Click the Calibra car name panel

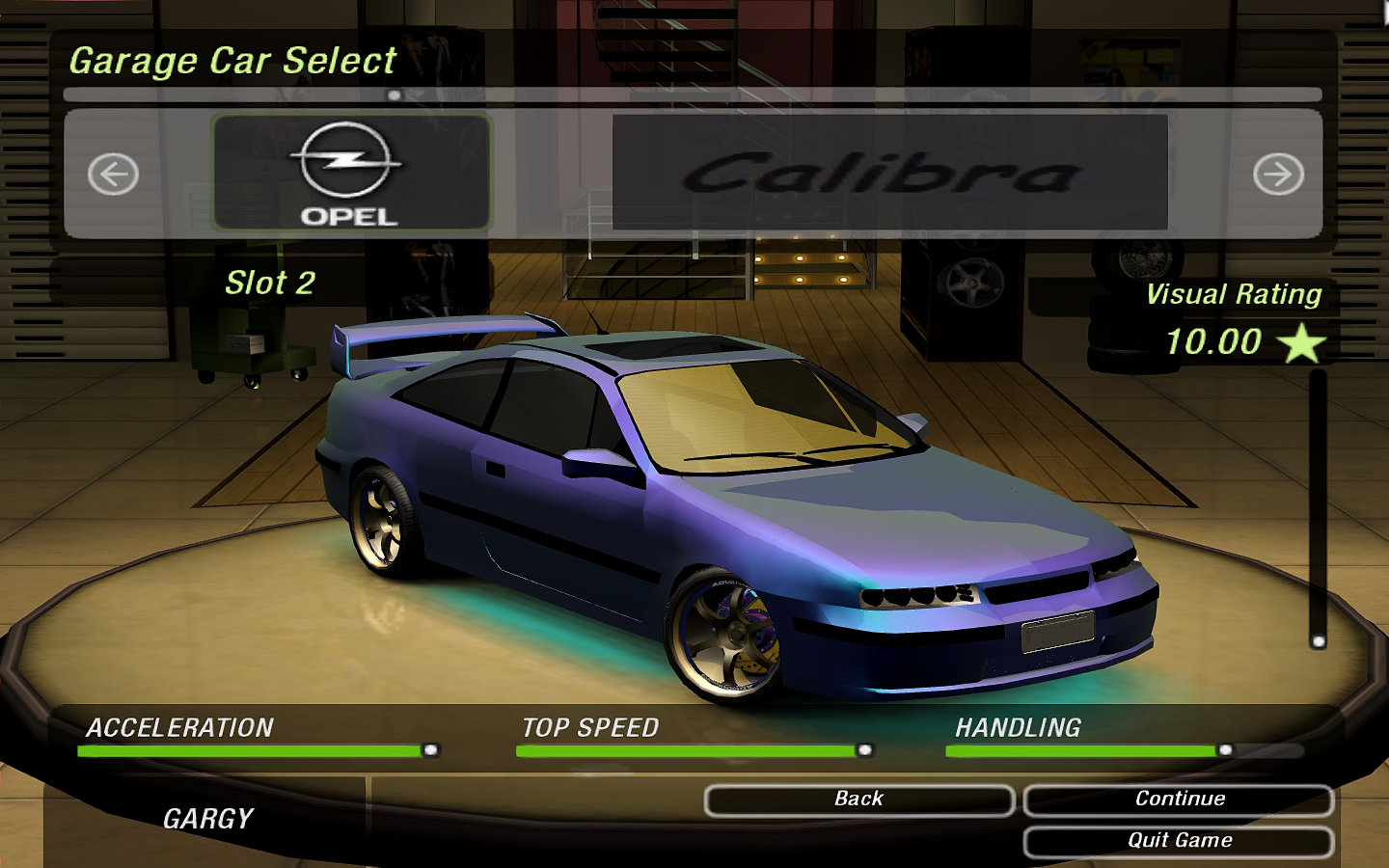coord(889,174)
